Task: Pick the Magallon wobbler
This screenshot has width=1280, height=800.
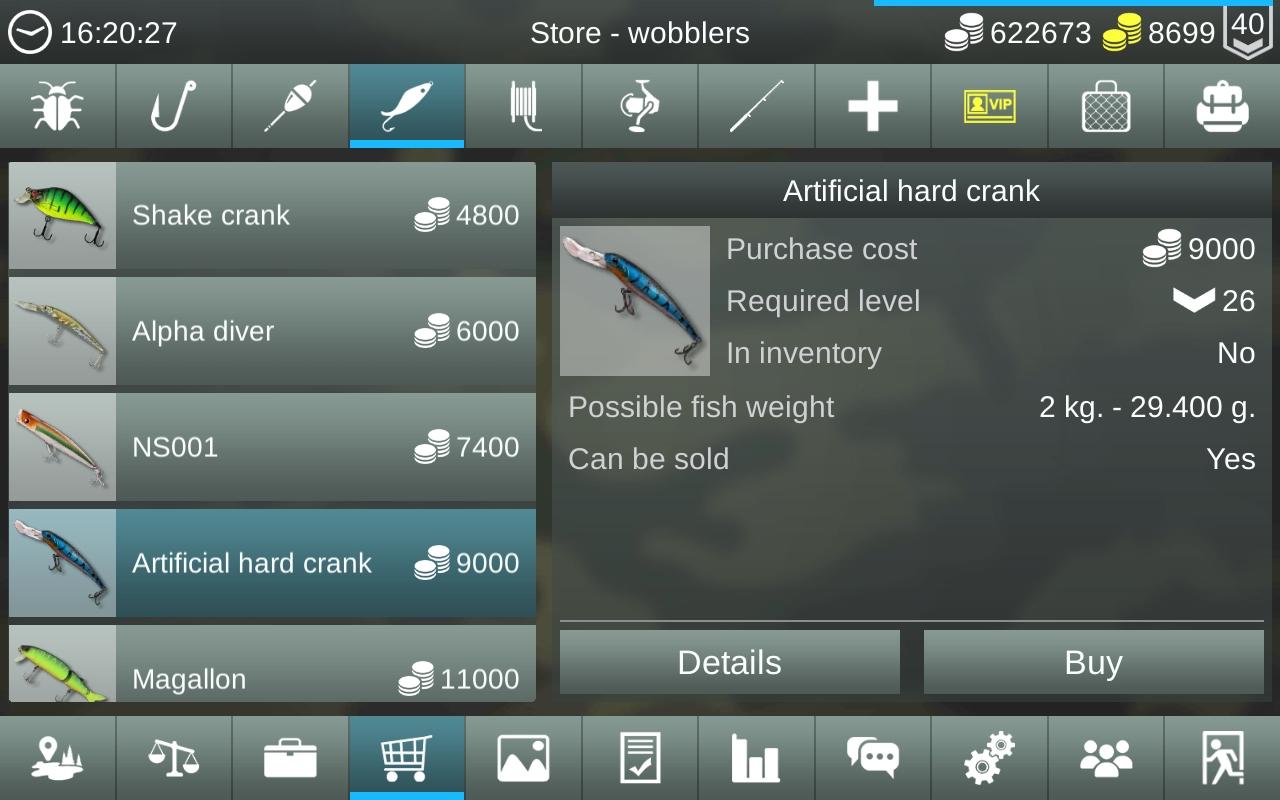Action: click(272, 666)
